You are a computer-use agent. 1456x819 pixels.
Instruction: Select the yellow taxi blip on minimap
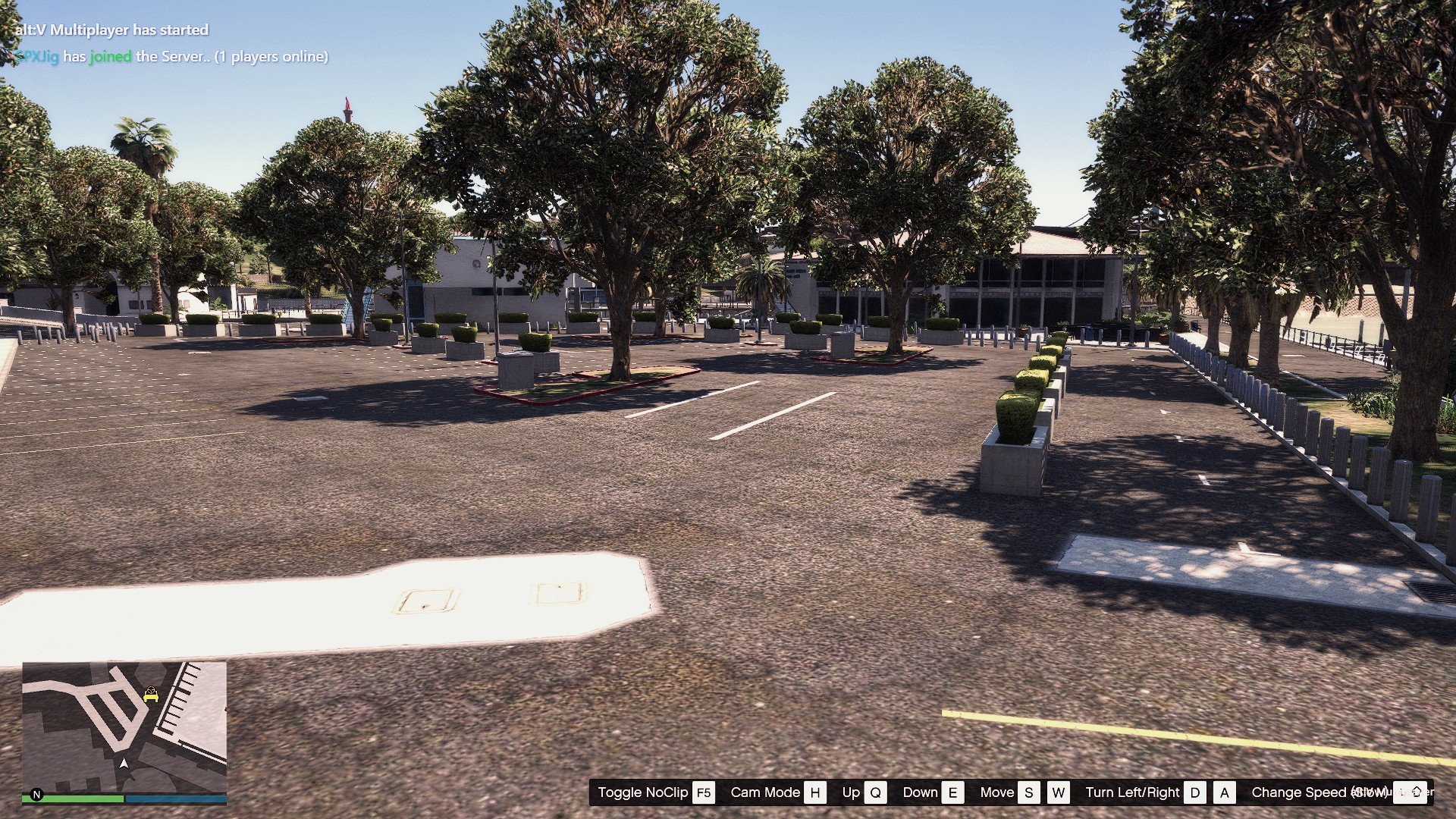(151, 694)
